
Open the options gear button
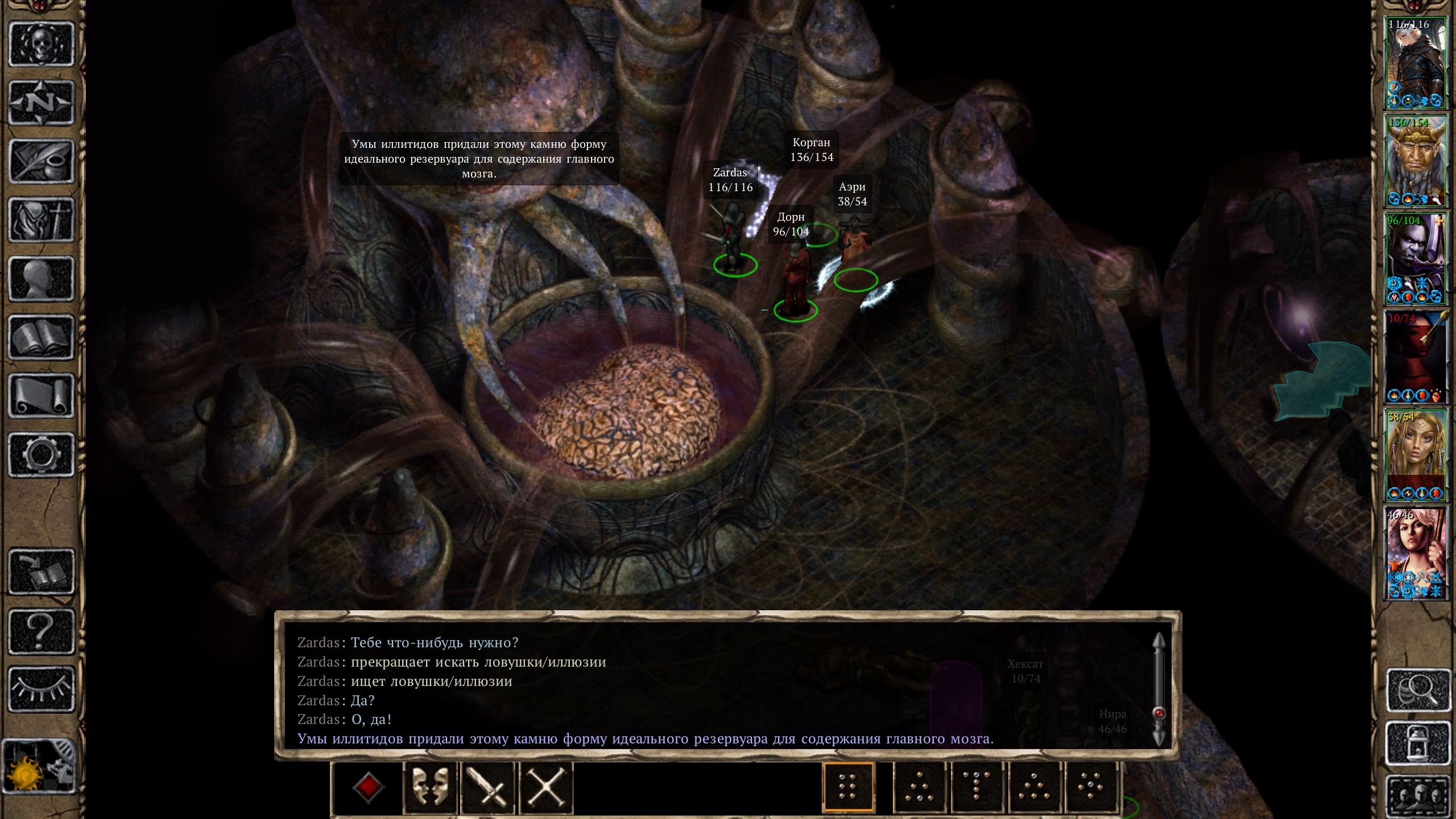[x=41, y=454]
